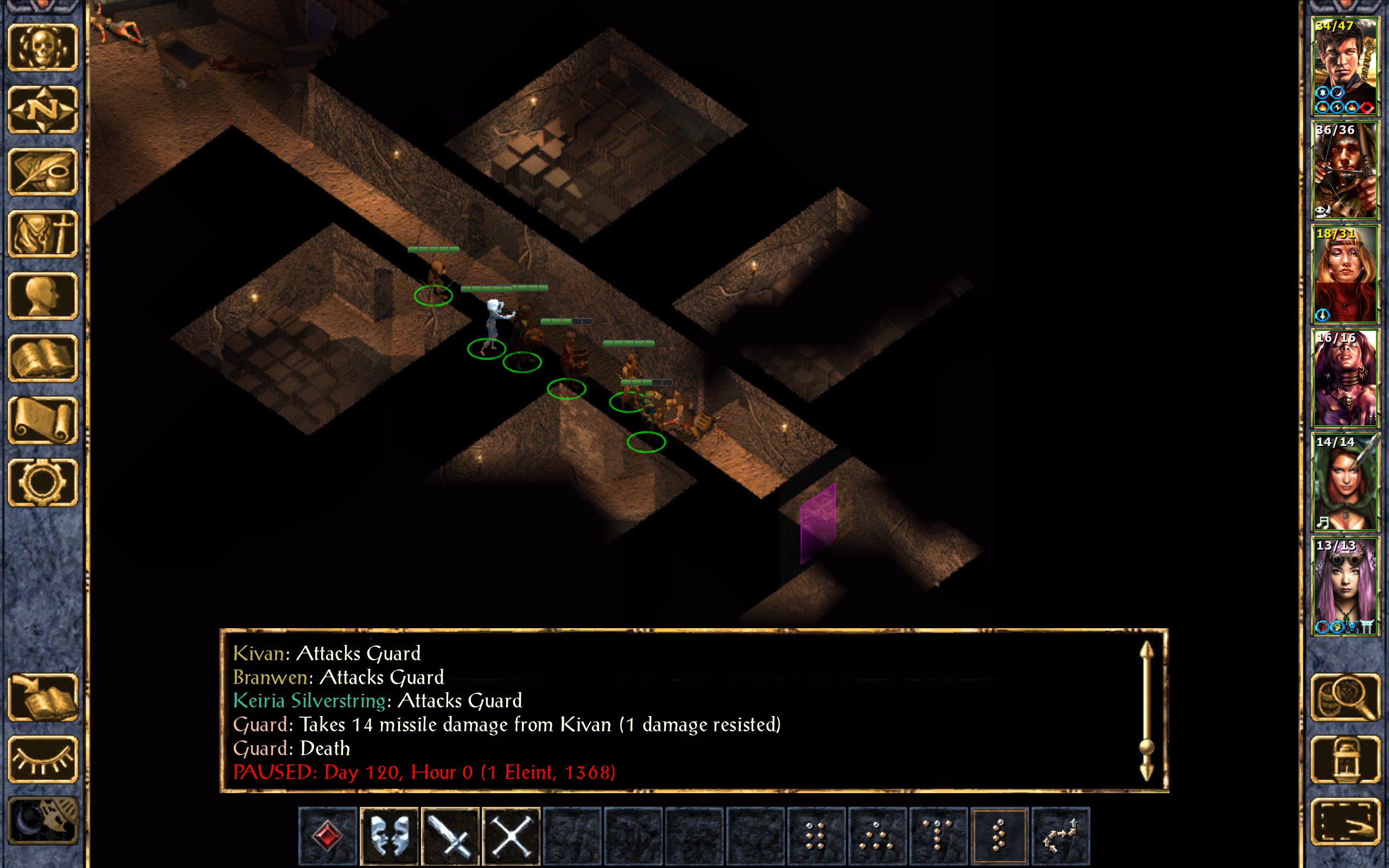Image resolution: width=1389 pixels, height=868 pixels.
Task: Select all party members with the dashed-rectangle button
Action: pyautogui.click(x=1345, y=821)
